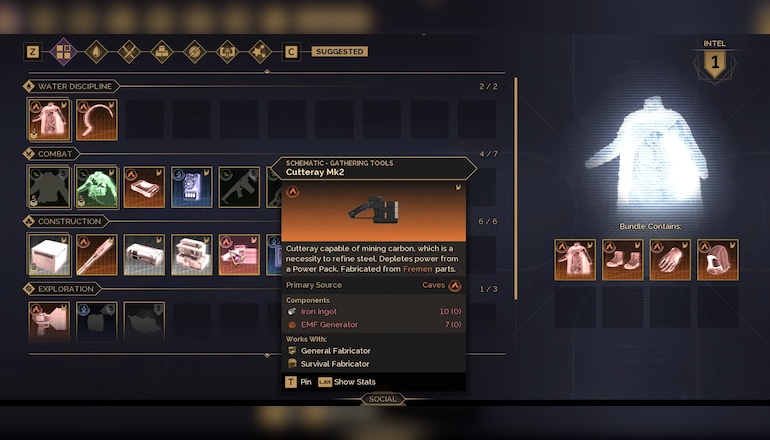The height and width of the screenshot is (440, 770).
Task: Choose the glove item in the bundle
Action: click(670, 260)
